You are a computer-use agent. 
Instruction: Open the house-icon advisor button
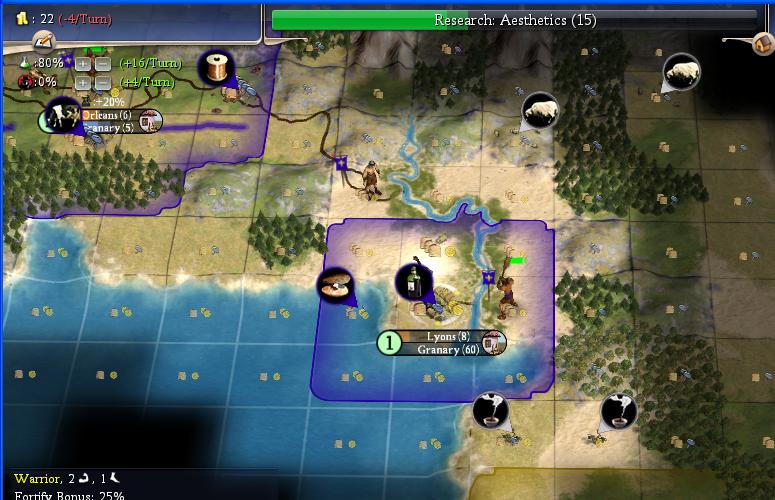pyautogui.click(x=763, y=43)
